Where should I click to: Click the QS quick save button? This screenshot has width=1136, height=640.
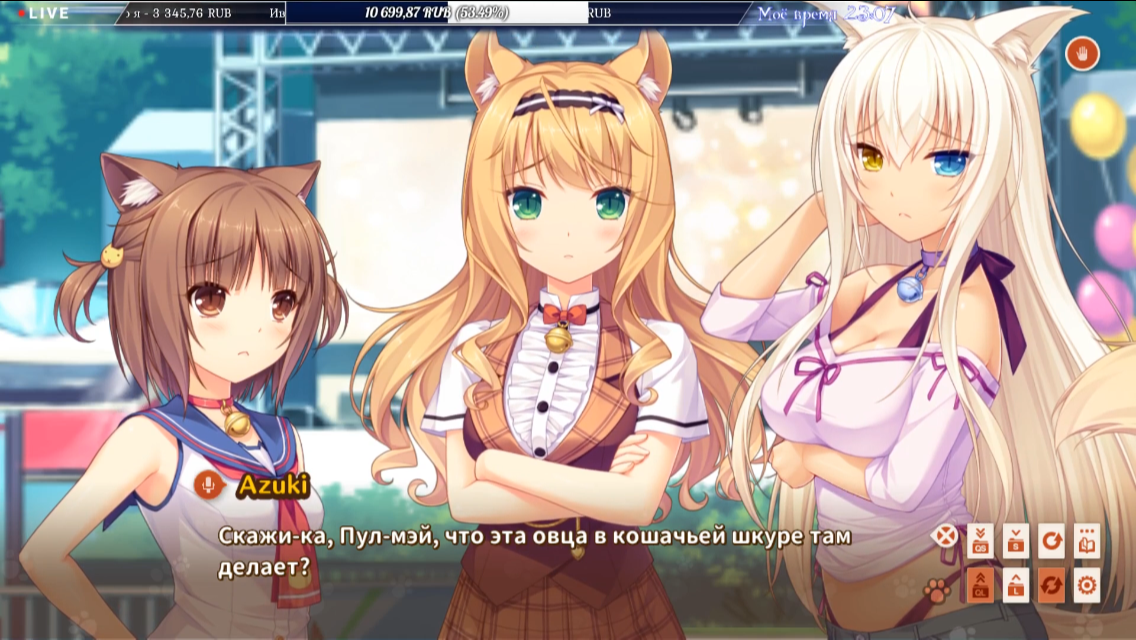(x=980, y=541)
